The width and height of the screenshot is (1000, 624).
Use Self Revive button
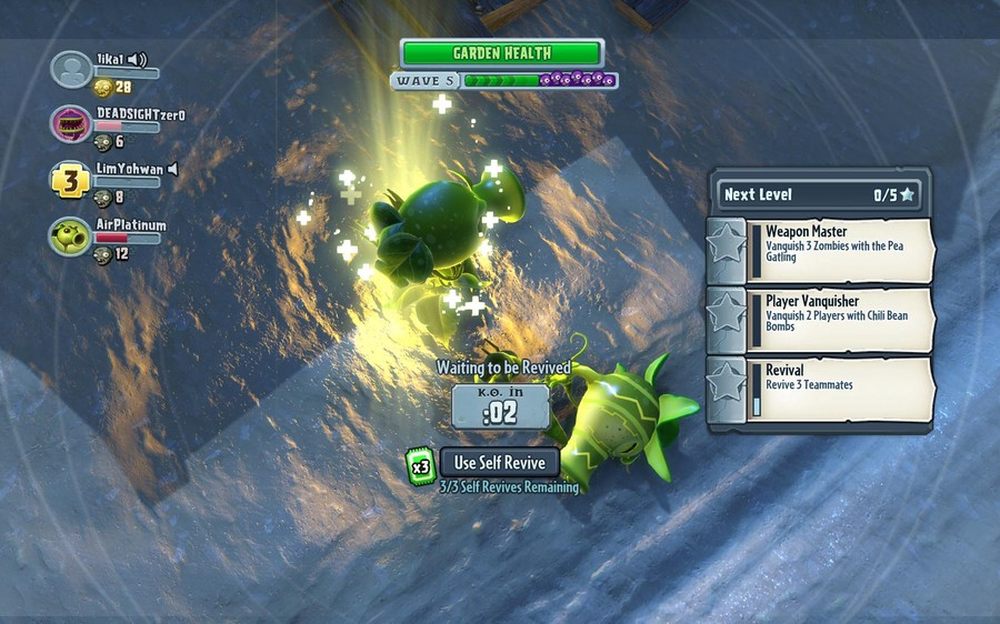point(499,463)
